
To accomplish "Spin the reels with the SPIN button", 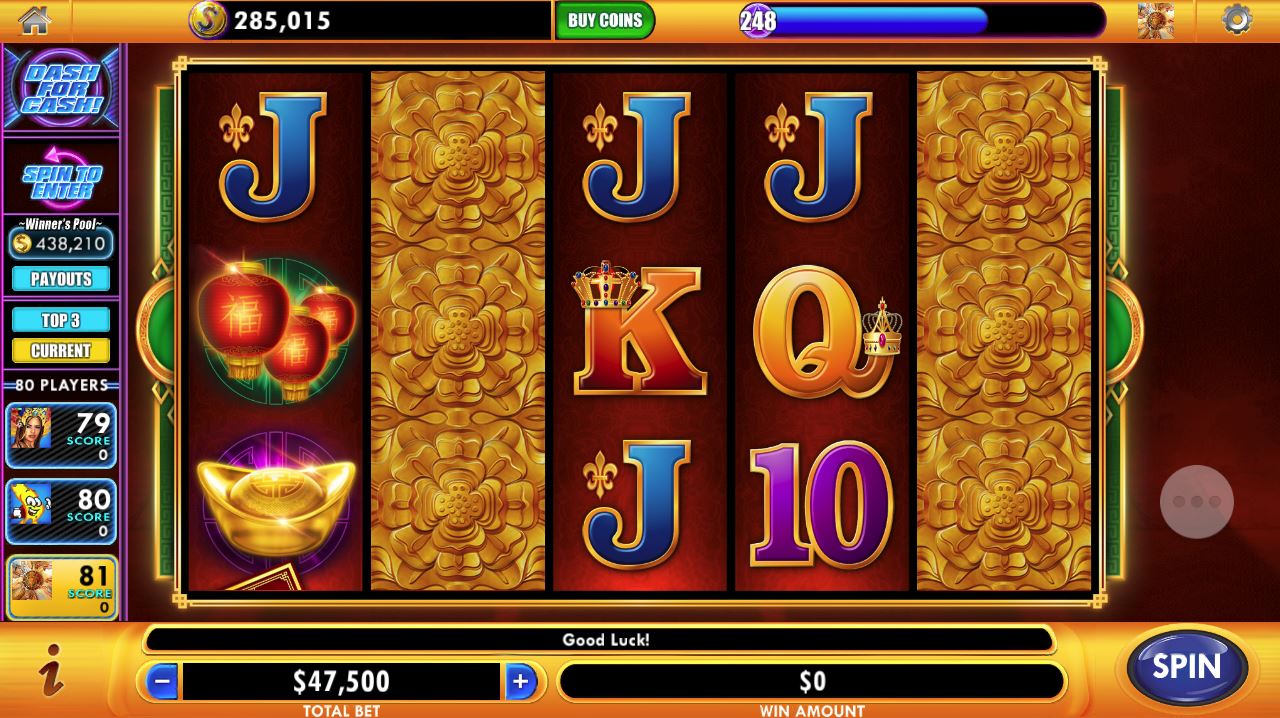I will point(1187,668).
